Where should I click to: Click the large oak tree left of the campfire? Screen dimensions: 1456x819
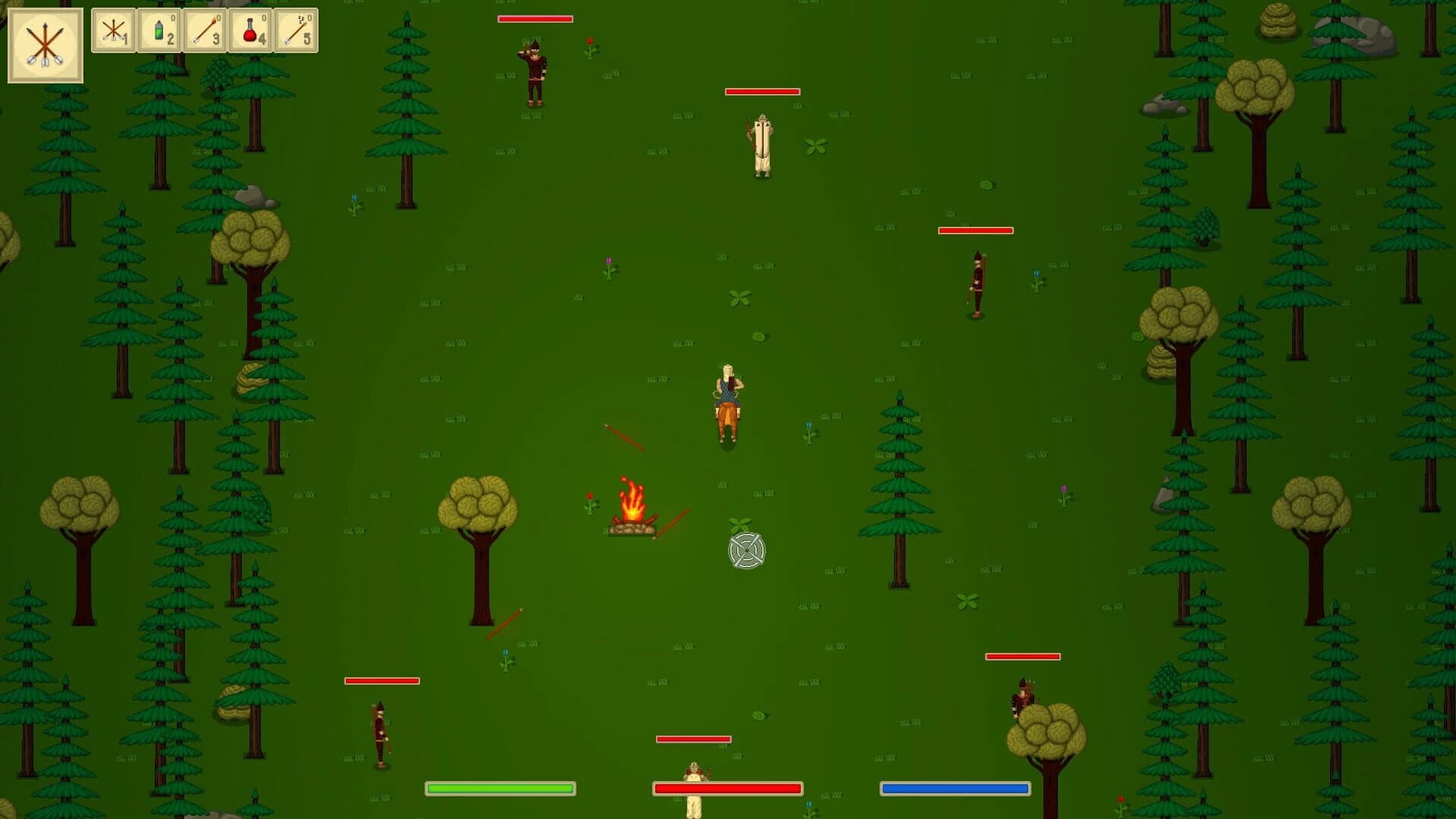[480, 516]
